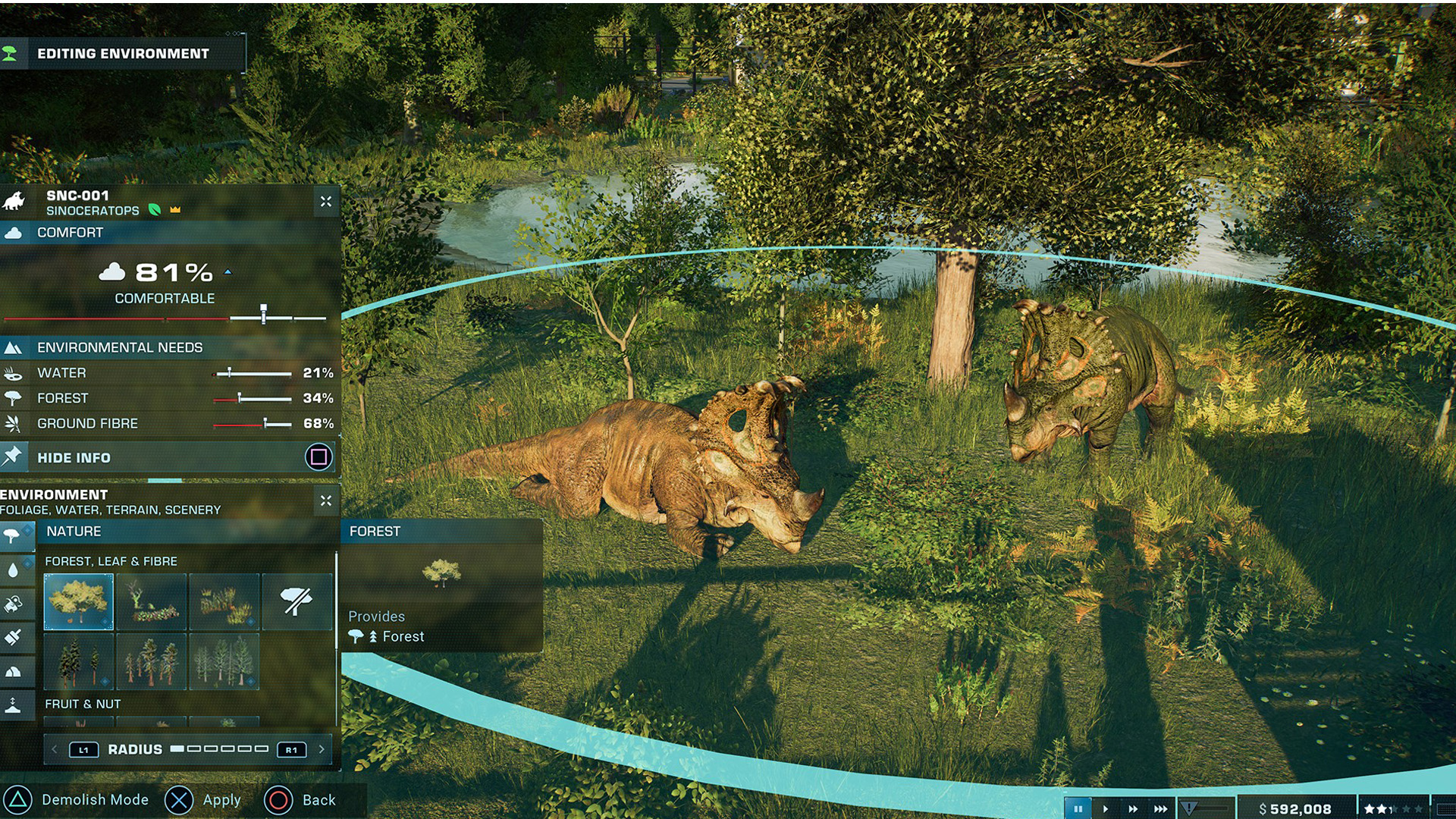
Task: Set game speed to triple fast-forward
Action: [1160, 809]
